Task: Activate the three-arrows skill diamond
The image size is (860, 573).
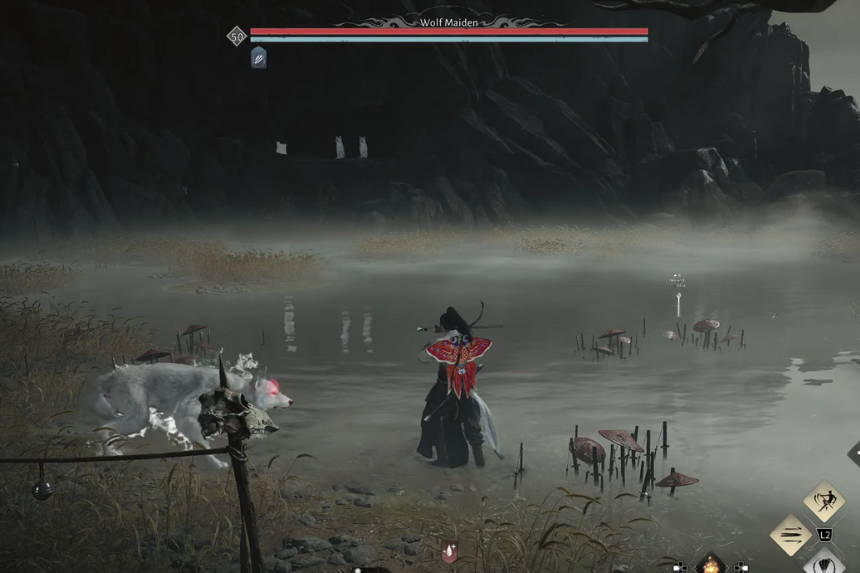Action: [790, 535]
